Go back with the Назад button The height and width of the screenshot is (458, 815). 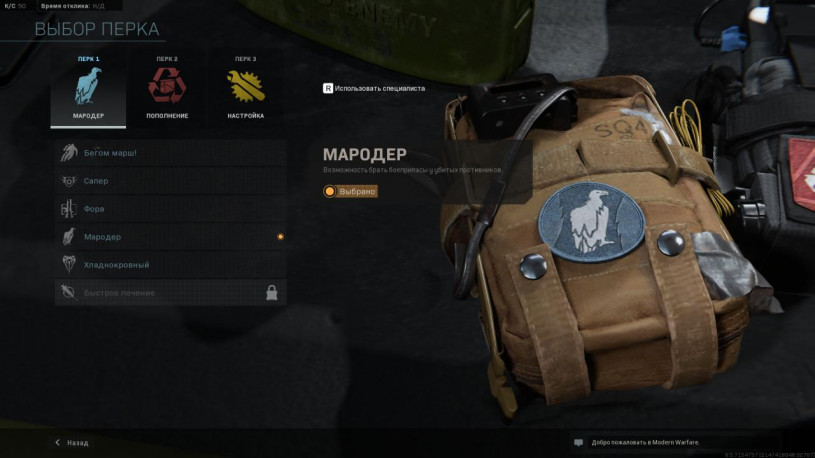coord(72,442)
